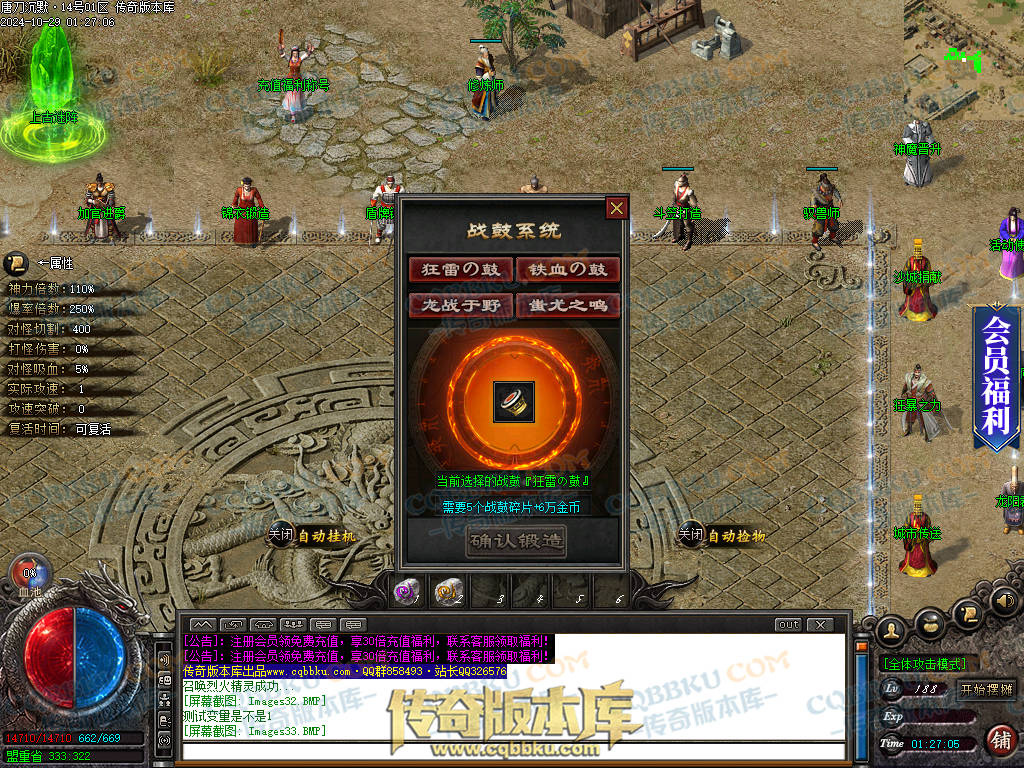The height and width of the screenshot is (768, 1024).
Task: Use the purple swirl stone in hotbar slot 1
Action: 405,593
